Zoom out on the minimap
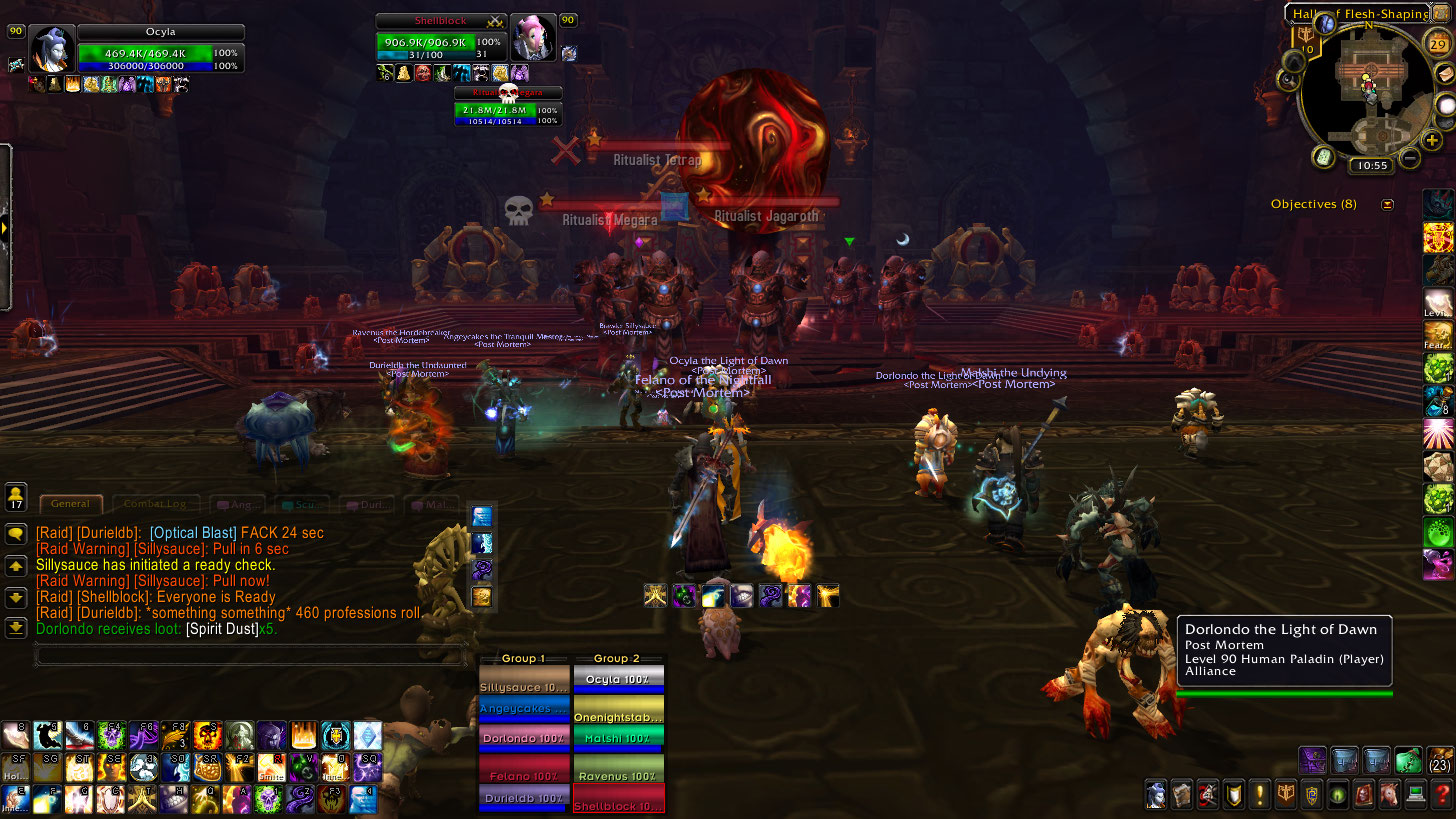 [1410, 157]
